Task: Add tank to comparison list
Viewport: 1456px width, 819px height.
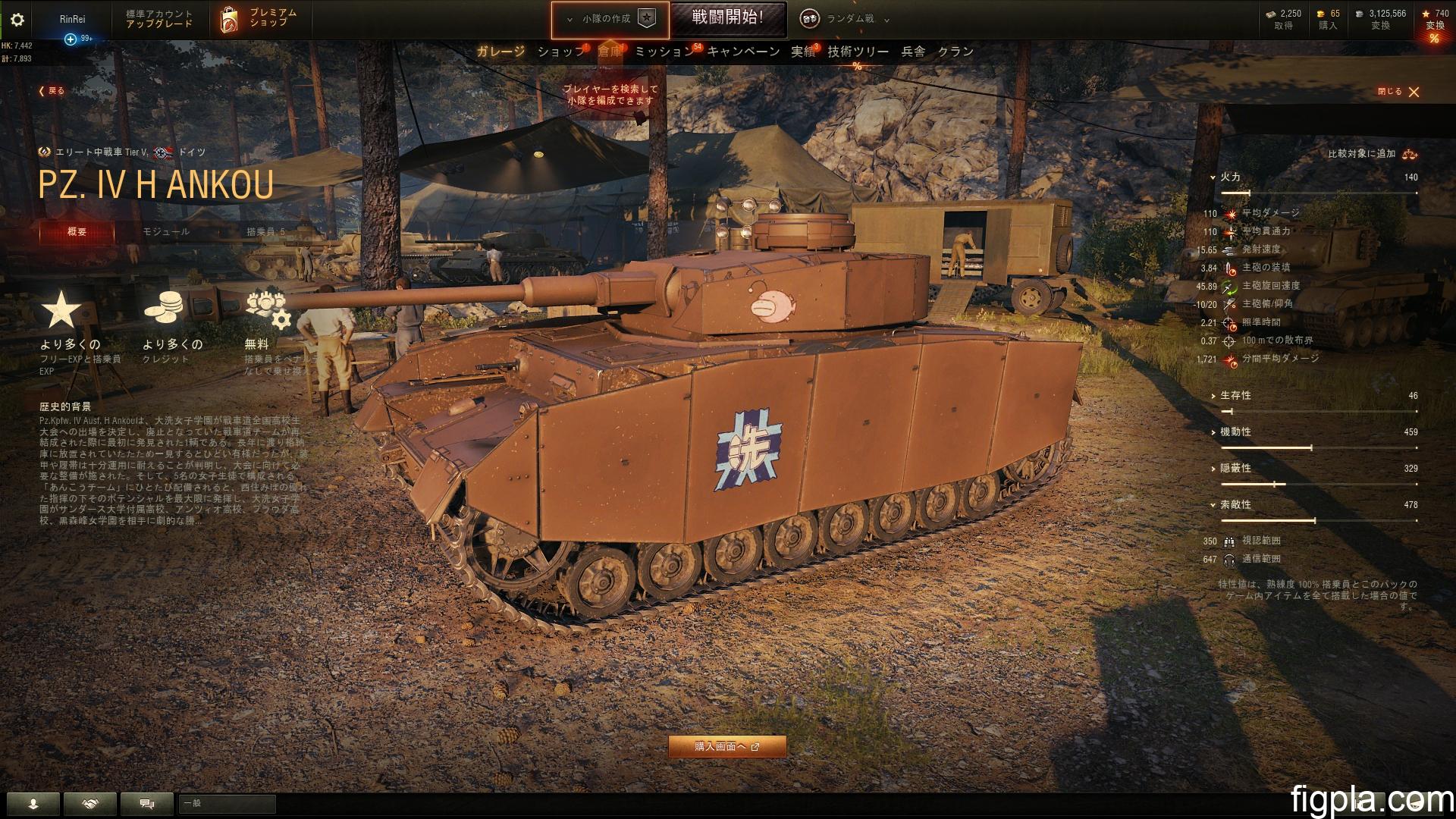Action: [x=1371, y=154]
